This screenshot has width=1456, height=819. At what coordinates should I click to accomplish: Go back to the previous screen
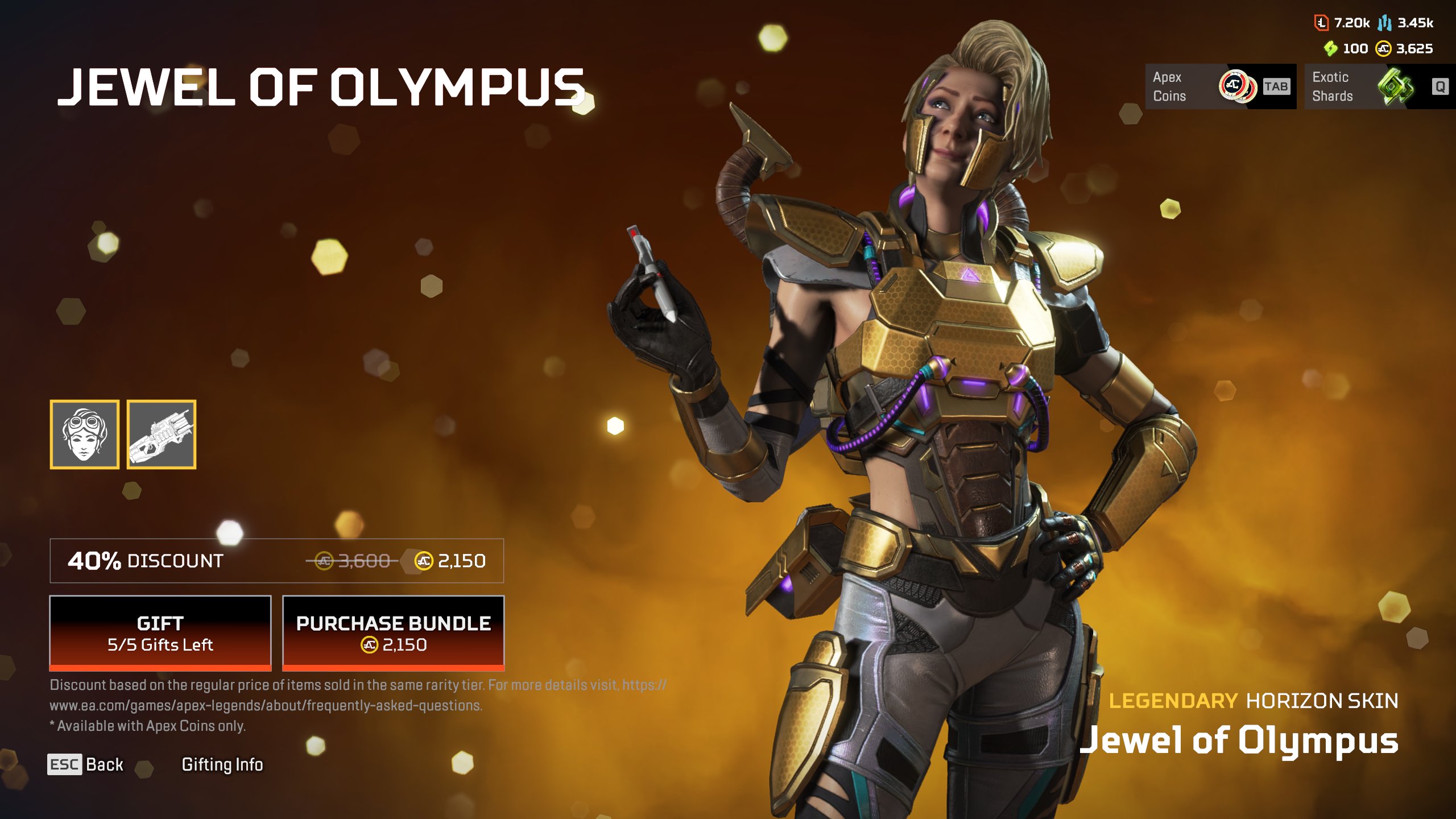[x=85, y=764]
